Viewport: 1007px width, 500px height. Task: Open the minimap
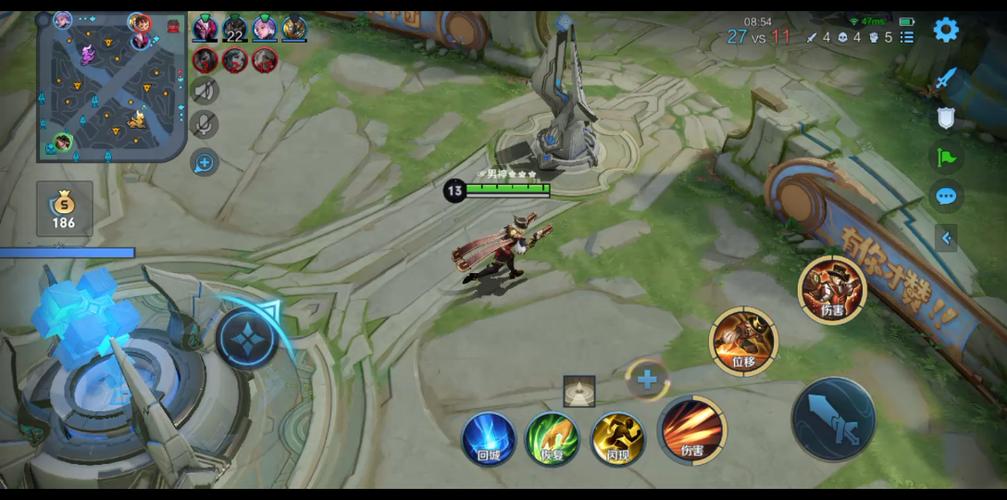[112, 87]
